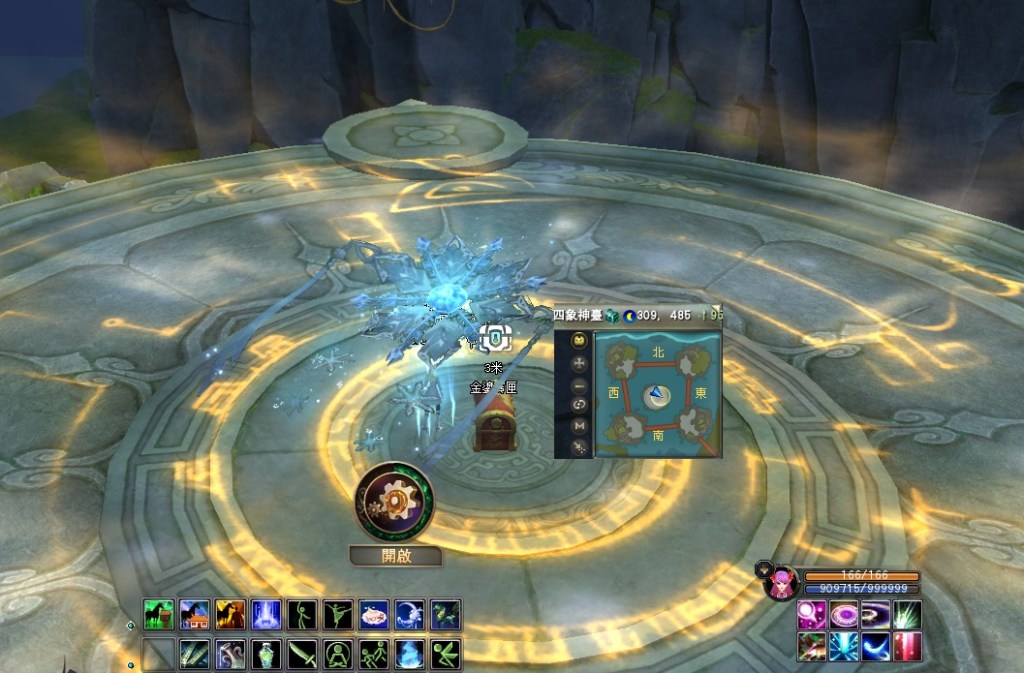Use the dancing ballerina emote icon
The width and height of the screenshot is (1024, 673).
(338, 614)
